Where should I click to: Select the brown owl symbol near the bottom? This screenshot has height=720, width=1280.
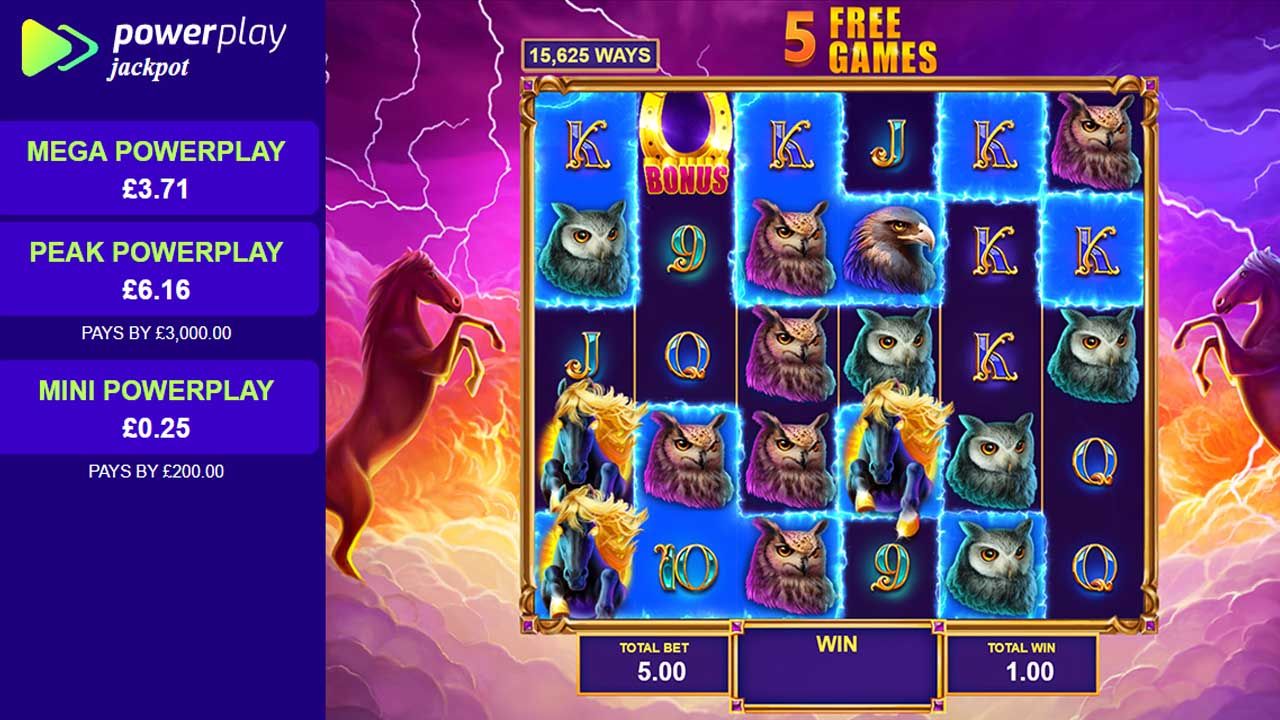click(x=790, y=565)
